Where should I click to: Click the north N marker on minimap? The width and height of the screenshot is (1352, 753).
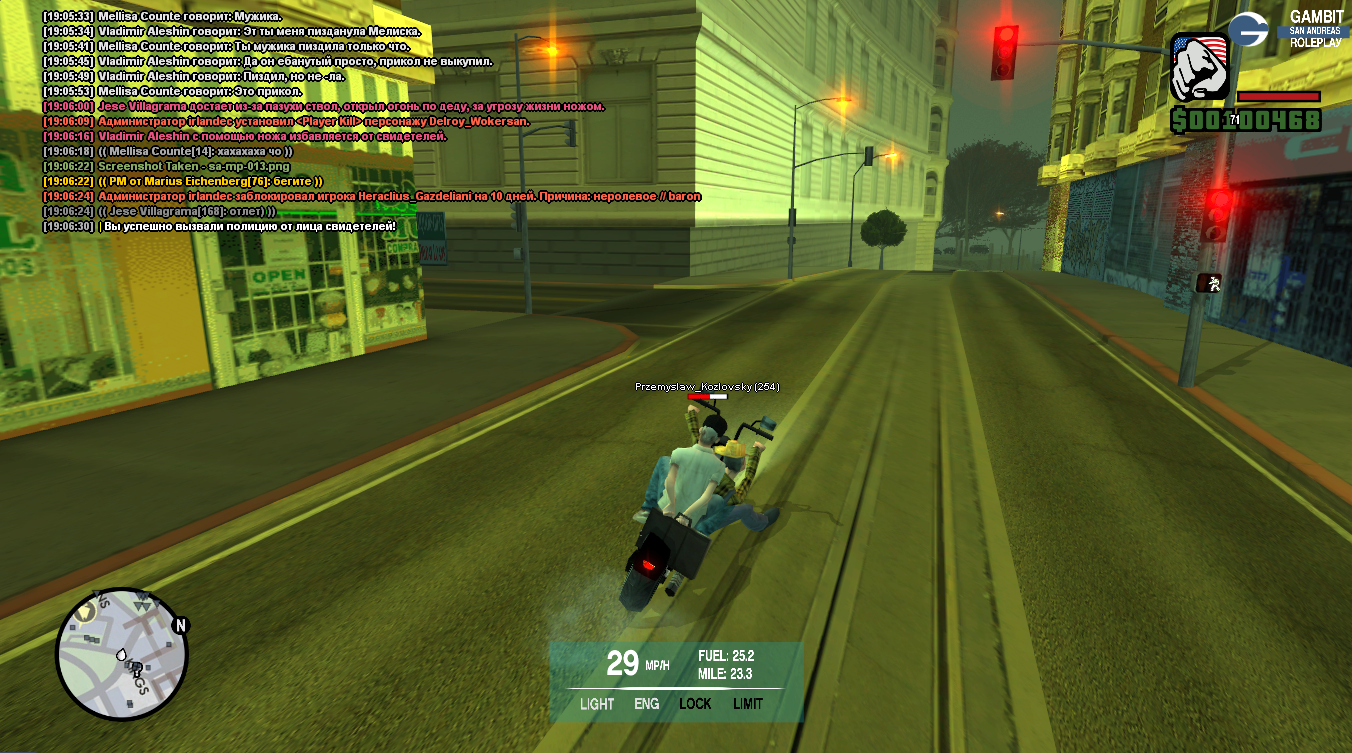(180, 626)
